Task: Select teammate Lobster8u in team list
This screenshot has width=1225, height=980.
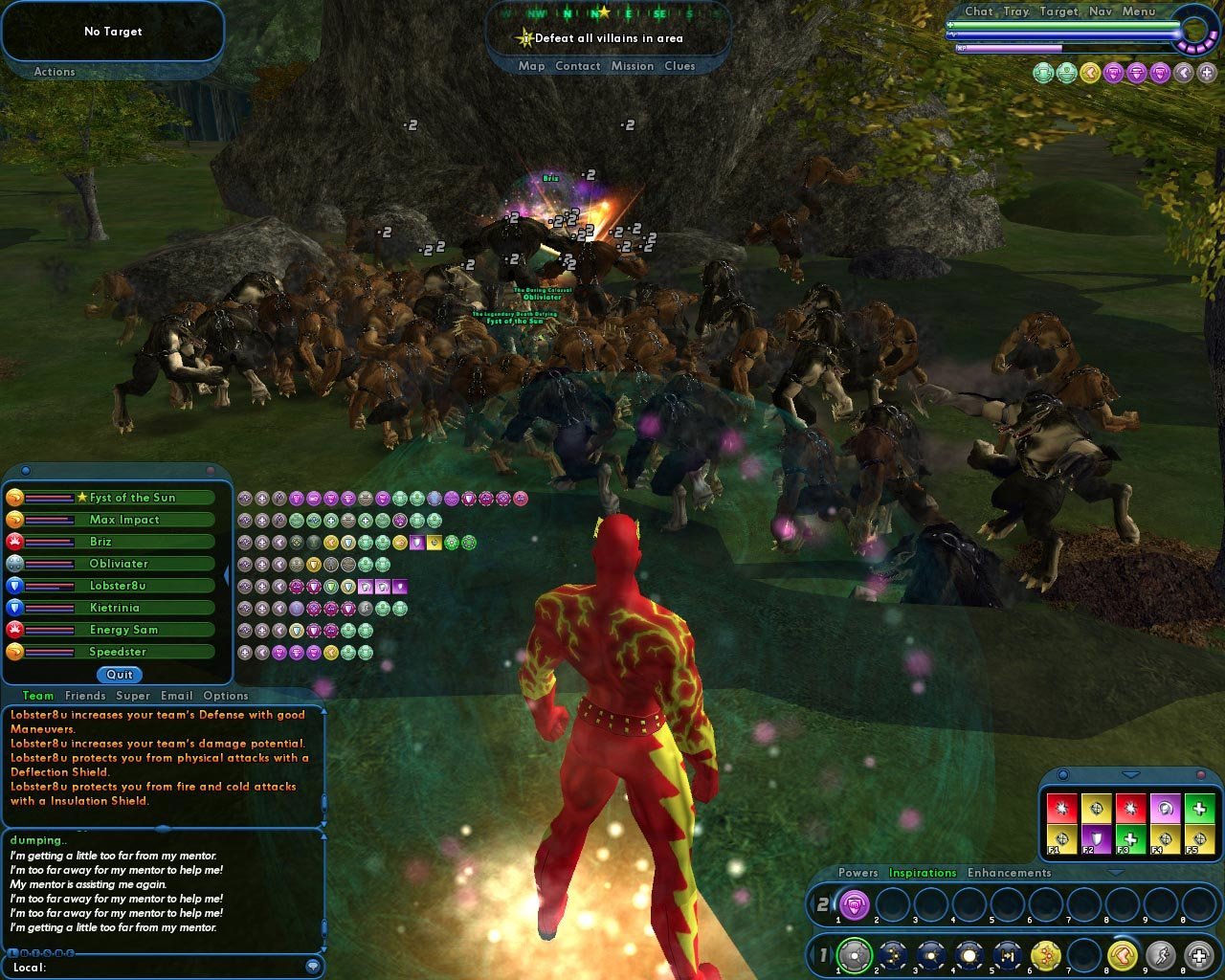Action: (118, 586)
